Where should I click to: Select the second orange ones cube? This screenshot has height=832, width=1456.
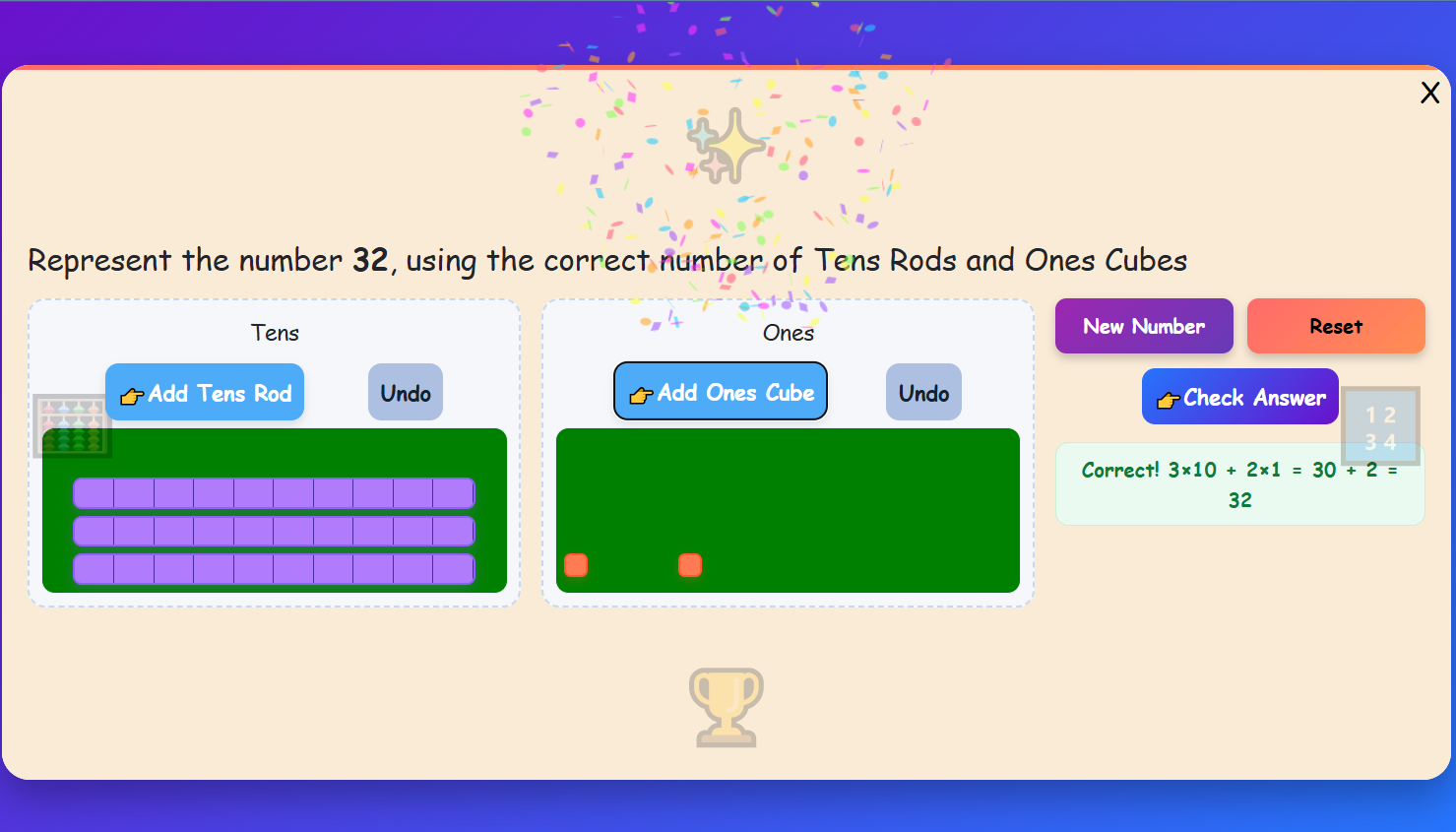tap(689, 564)
